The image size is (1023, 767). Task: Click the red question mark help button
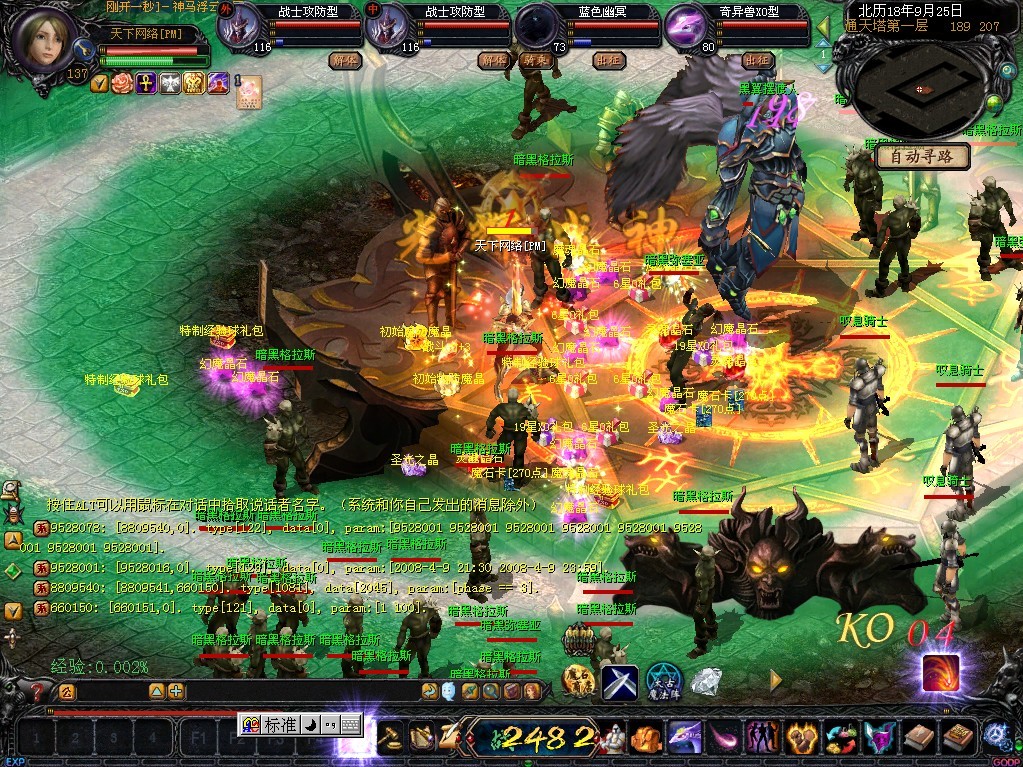[38, 691]
